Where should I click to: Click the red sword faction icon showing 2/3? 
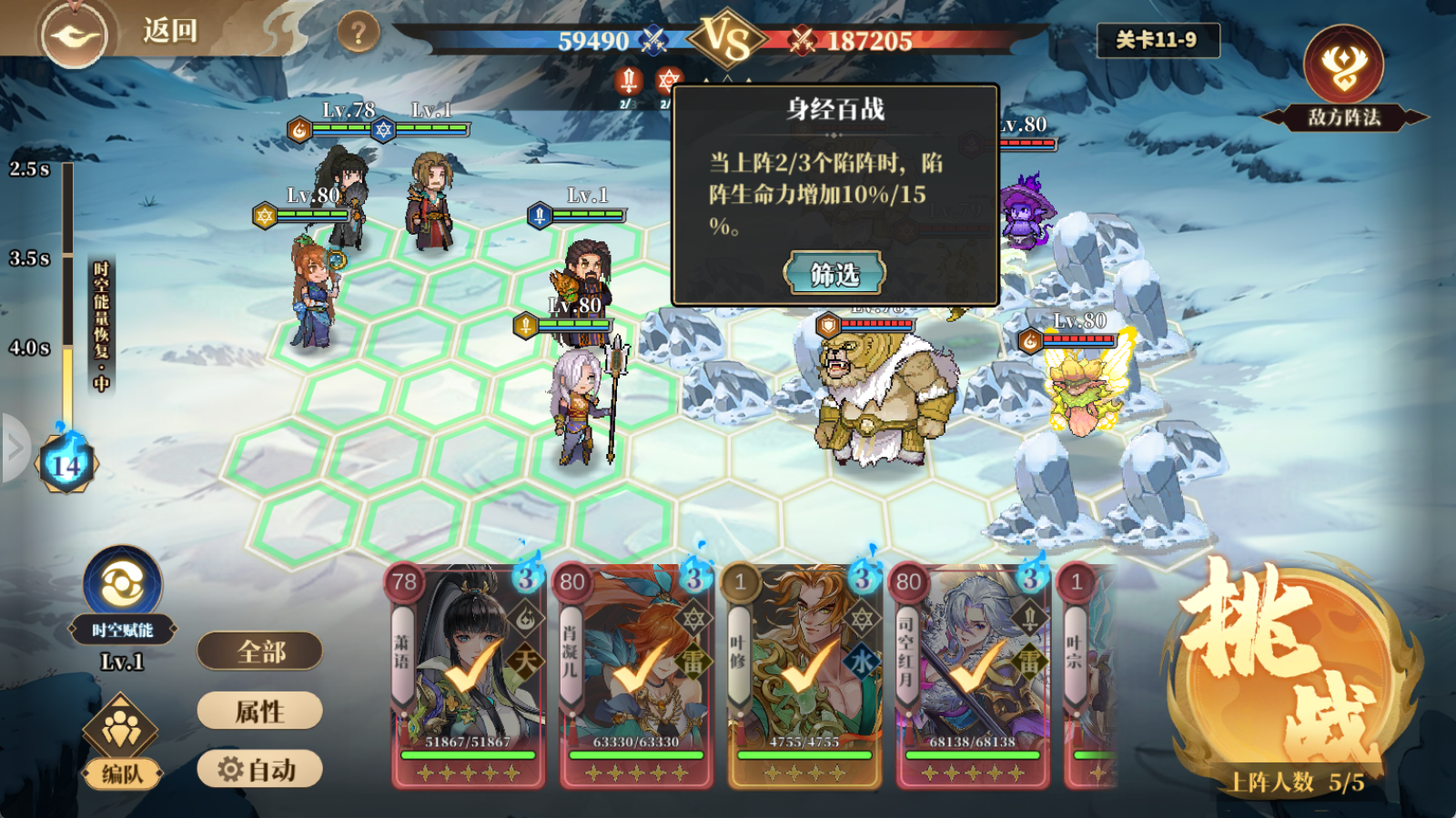click(628, 82)
